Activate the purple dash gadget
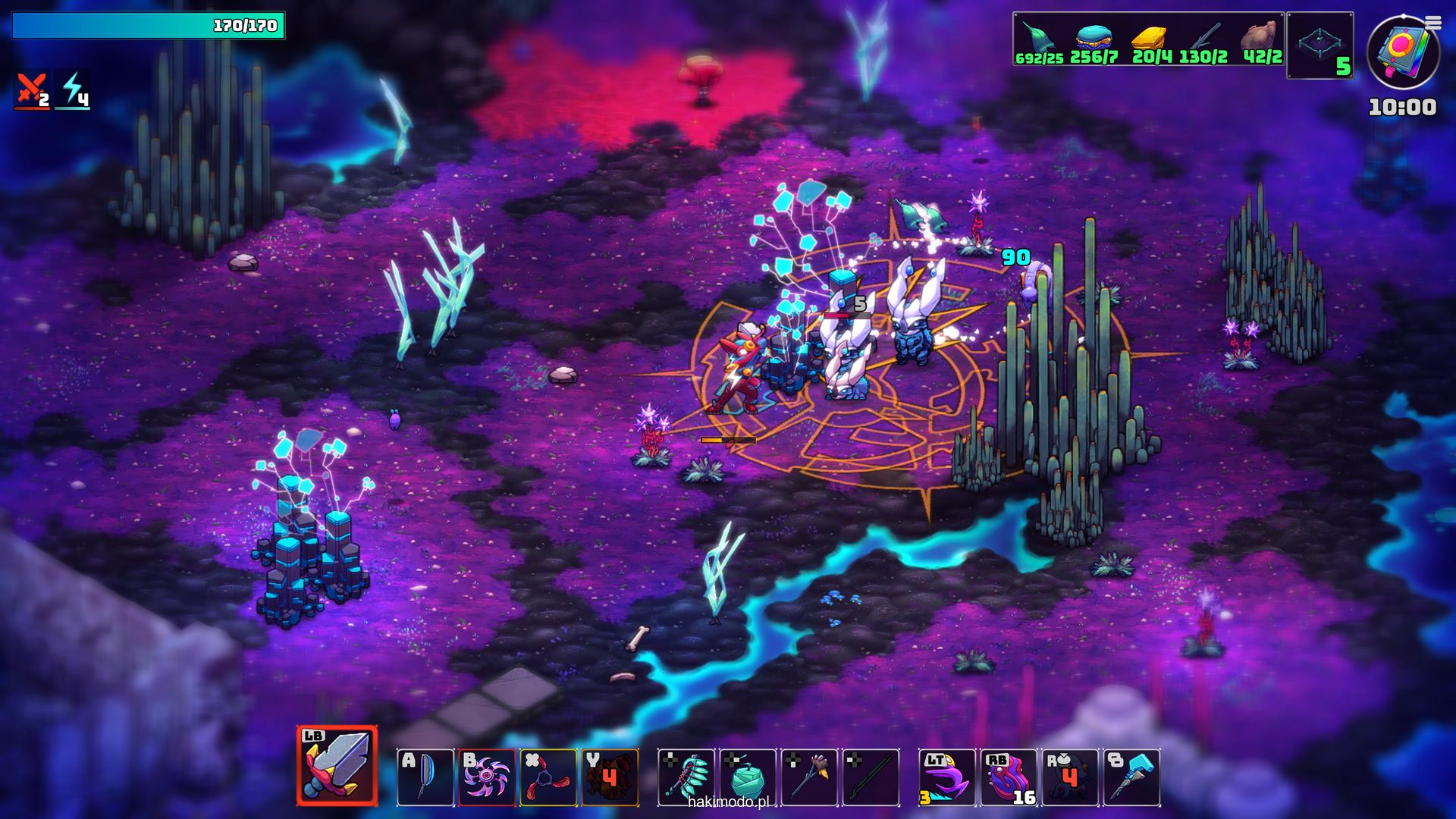Image resolution: width=1456 pixels, height=819 pixels. 947,777
